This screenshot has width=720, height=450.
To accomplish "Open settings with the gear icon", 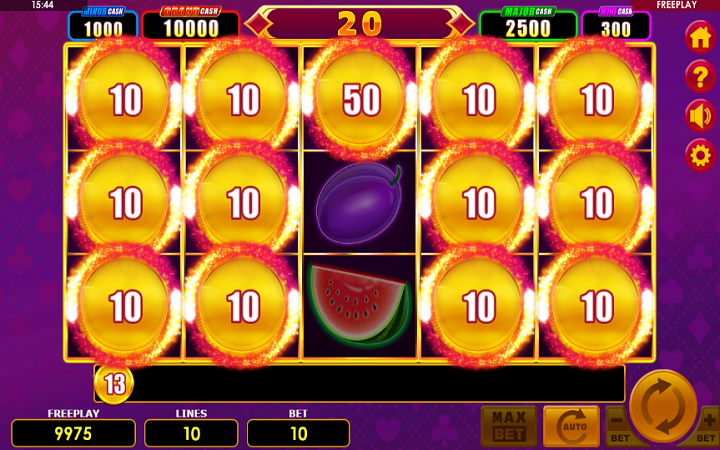I will click(x=700, y=155).
